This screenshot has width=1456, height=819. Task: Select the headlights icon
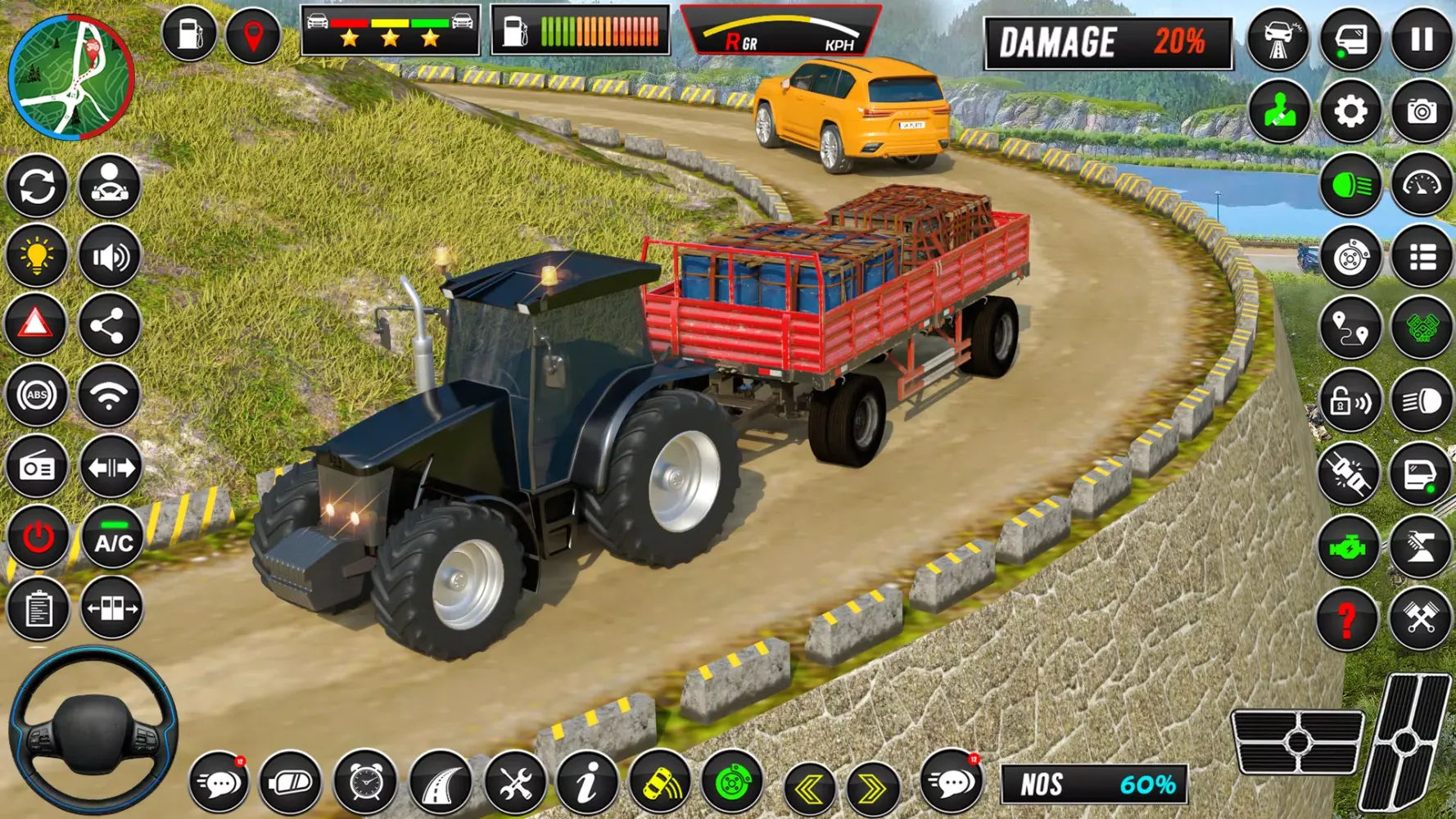1350,184
